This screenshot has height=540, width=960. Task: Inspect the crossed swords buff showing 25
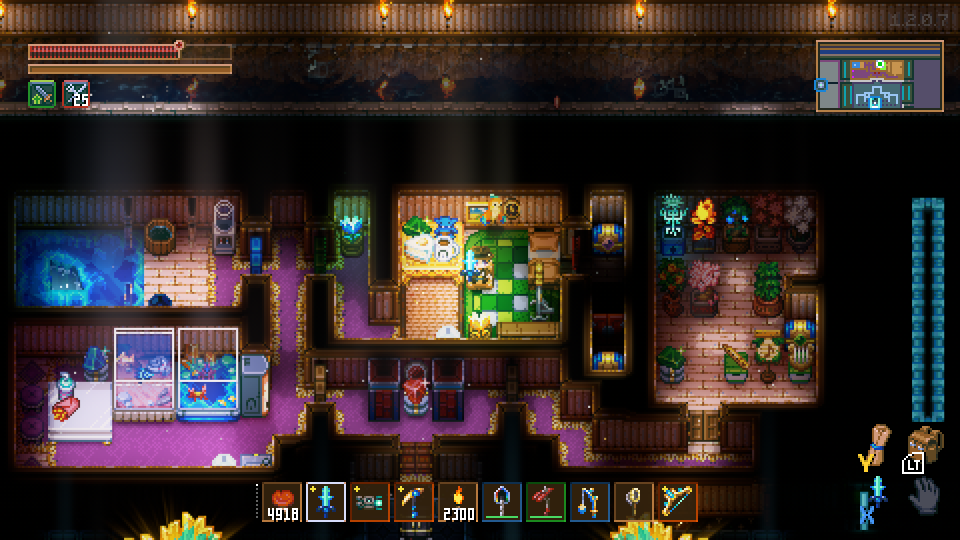coord(76,94)
